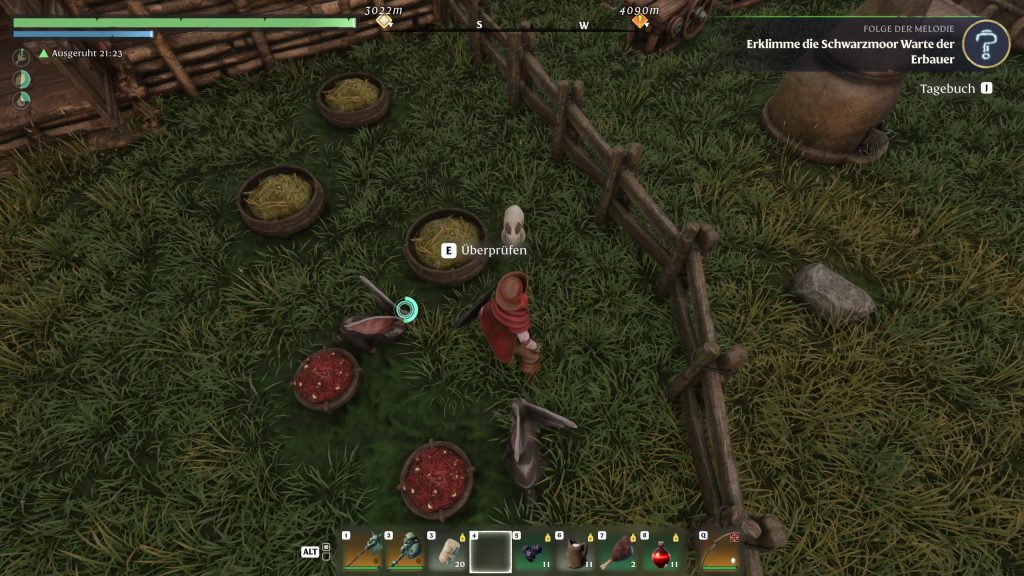This screenshot has height=576, width=1024.
Task: Select the red health potion slot
Action: 661,551
